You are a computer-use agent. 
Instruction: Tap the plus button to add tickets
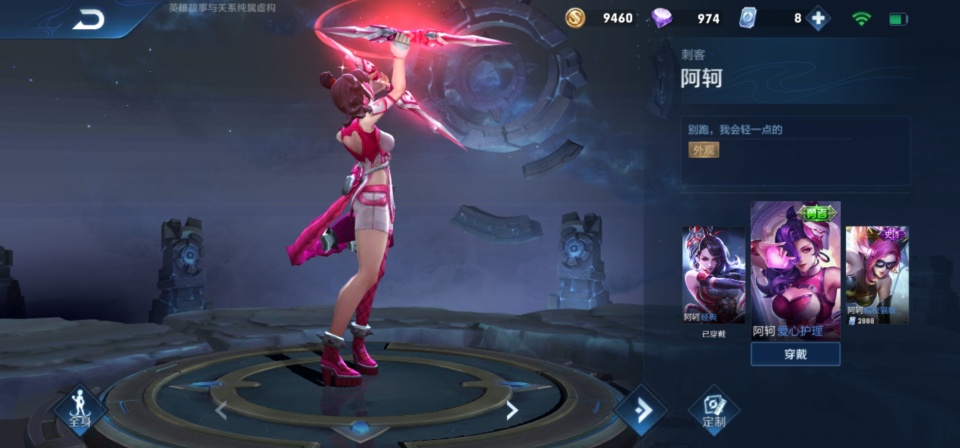point(819,18)
